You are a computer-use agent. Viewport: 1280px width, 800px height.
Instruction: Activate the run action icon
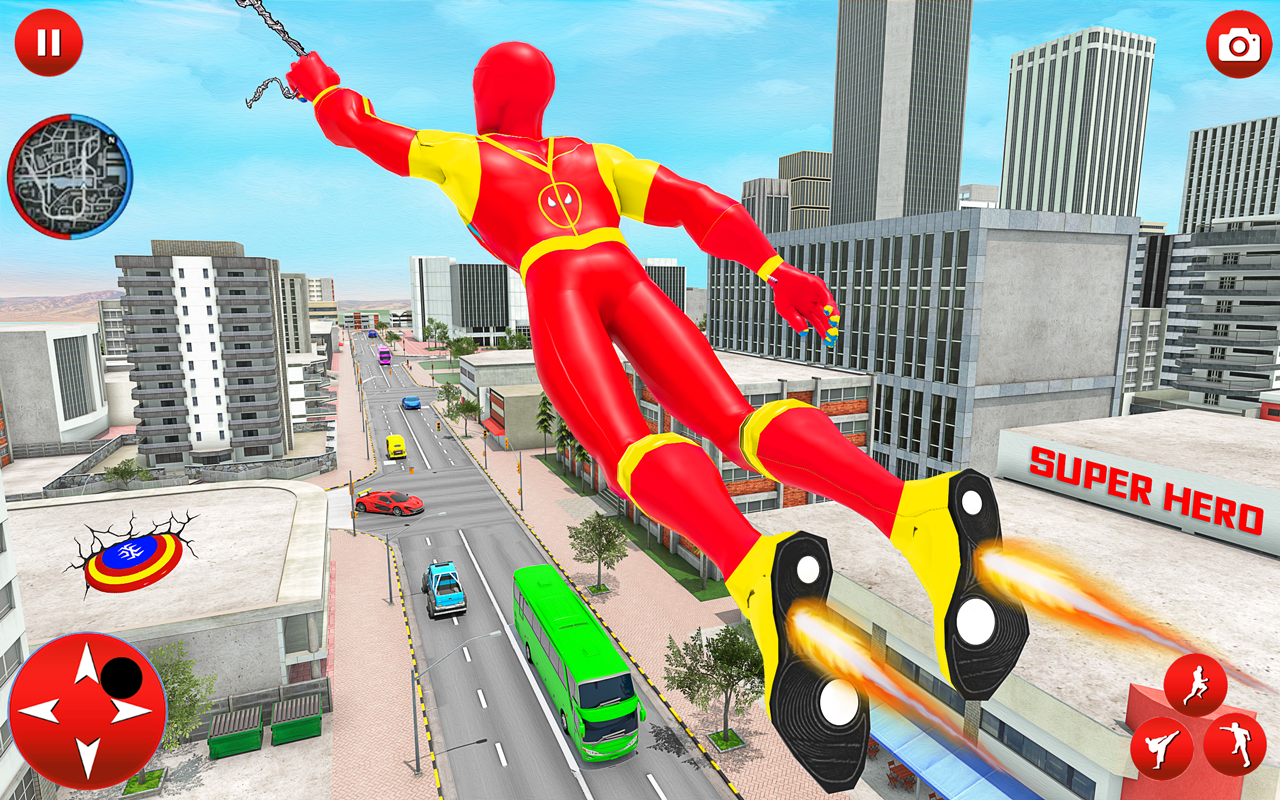coord(1196,681)
